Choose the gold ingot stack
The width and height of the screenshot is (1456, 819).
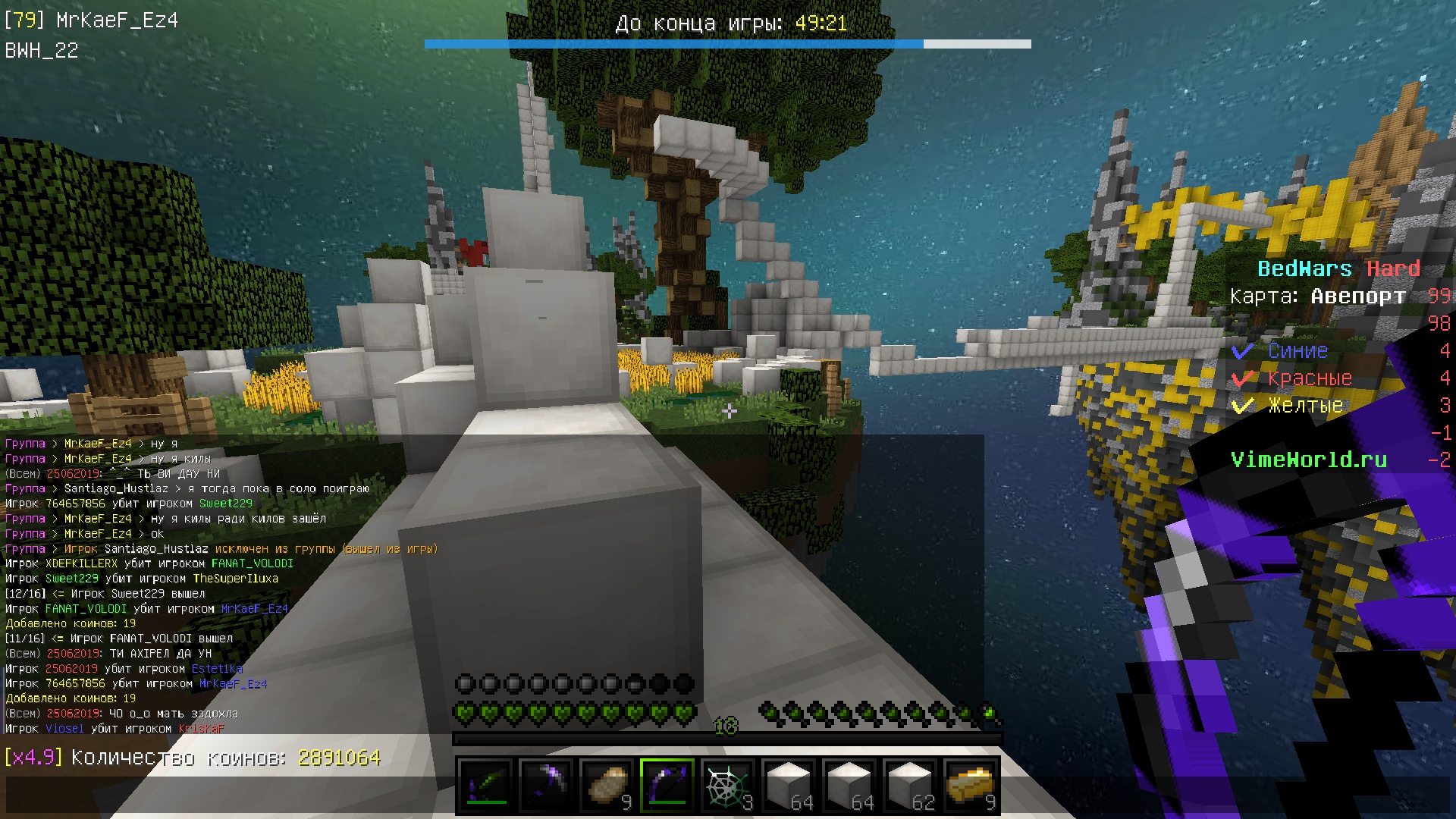point(971,786)
